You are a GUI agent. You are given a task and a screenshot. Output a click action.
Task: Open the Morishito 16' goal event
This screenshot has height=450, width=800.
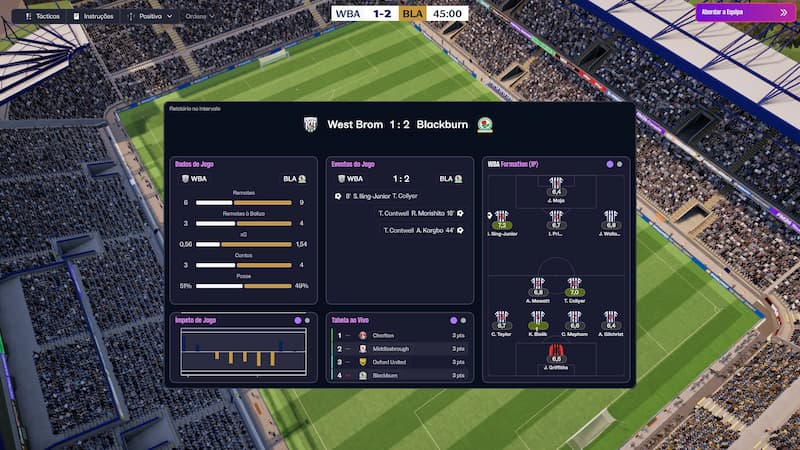(x=418, y=213)
